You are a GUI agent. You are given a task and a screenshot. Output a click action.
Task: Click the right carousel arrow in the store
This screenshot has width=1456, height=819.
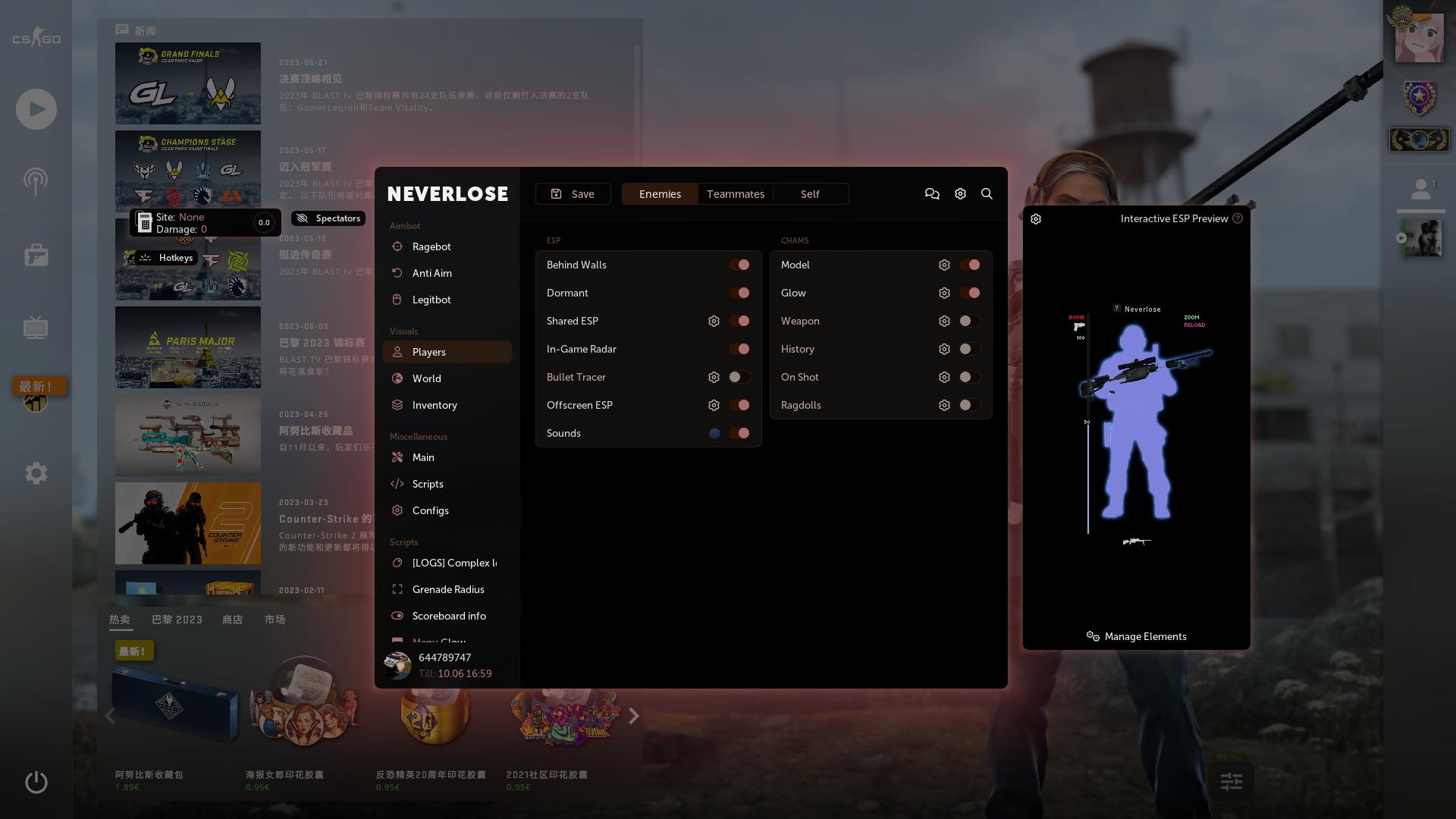634,716
